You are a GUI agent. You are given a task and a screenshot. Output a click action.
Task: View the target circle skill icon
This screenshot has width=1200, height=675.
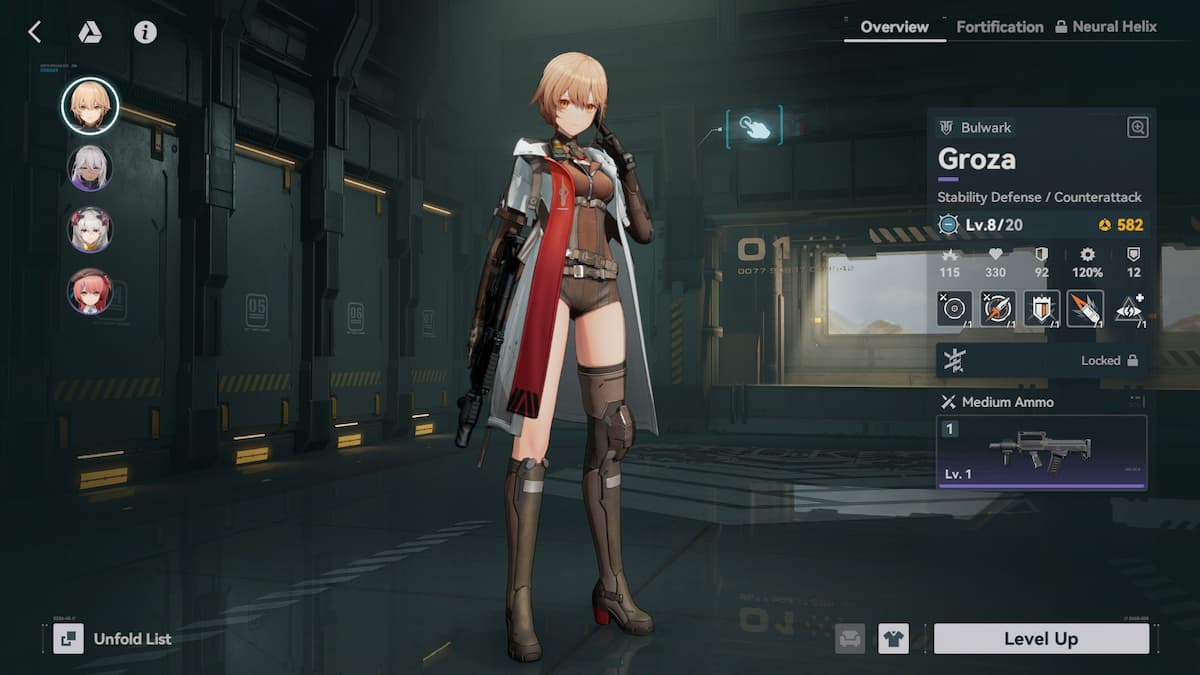point(954,308)
